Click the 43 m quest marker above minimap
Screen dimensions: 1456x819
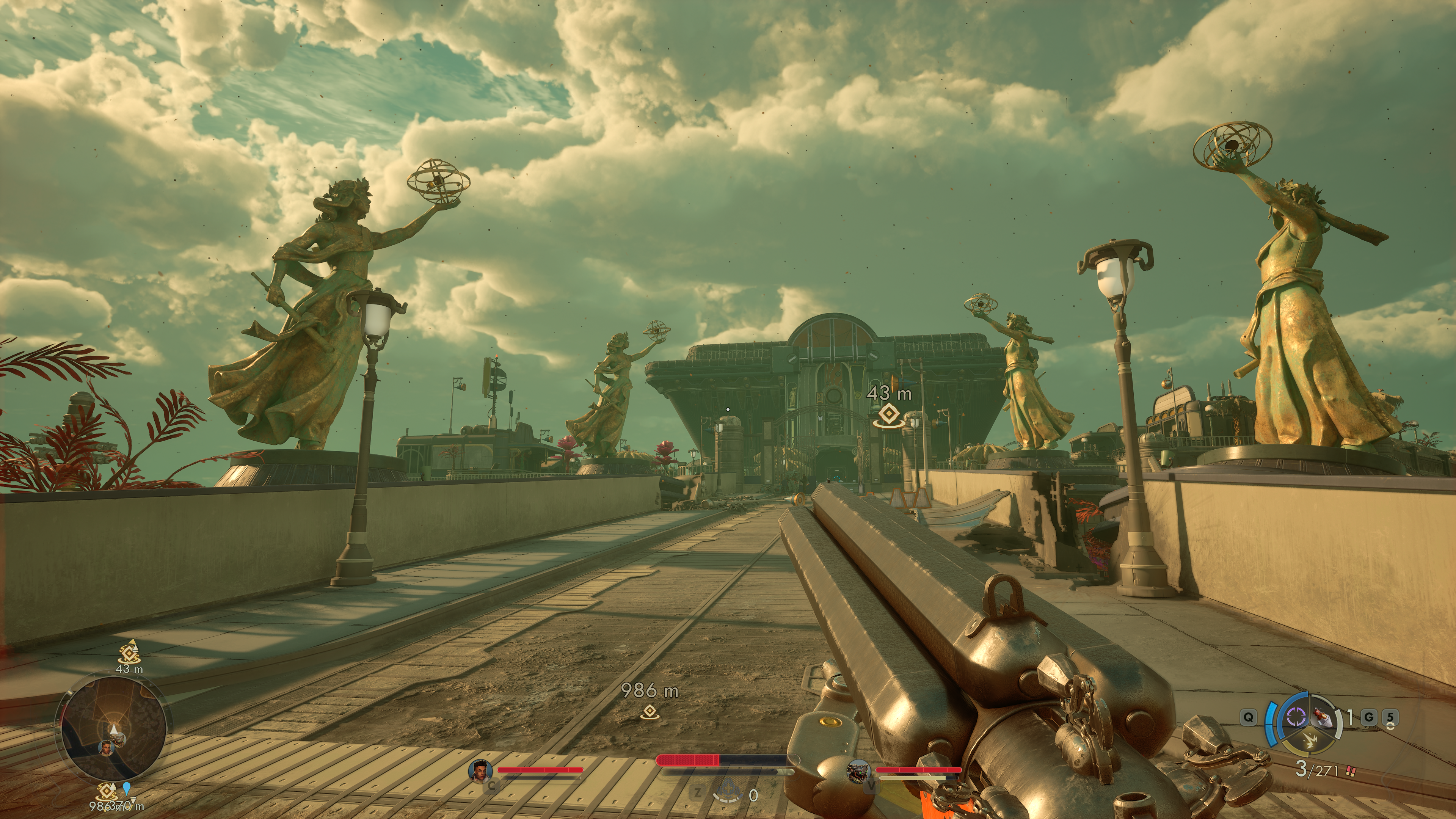coord(129,654)
